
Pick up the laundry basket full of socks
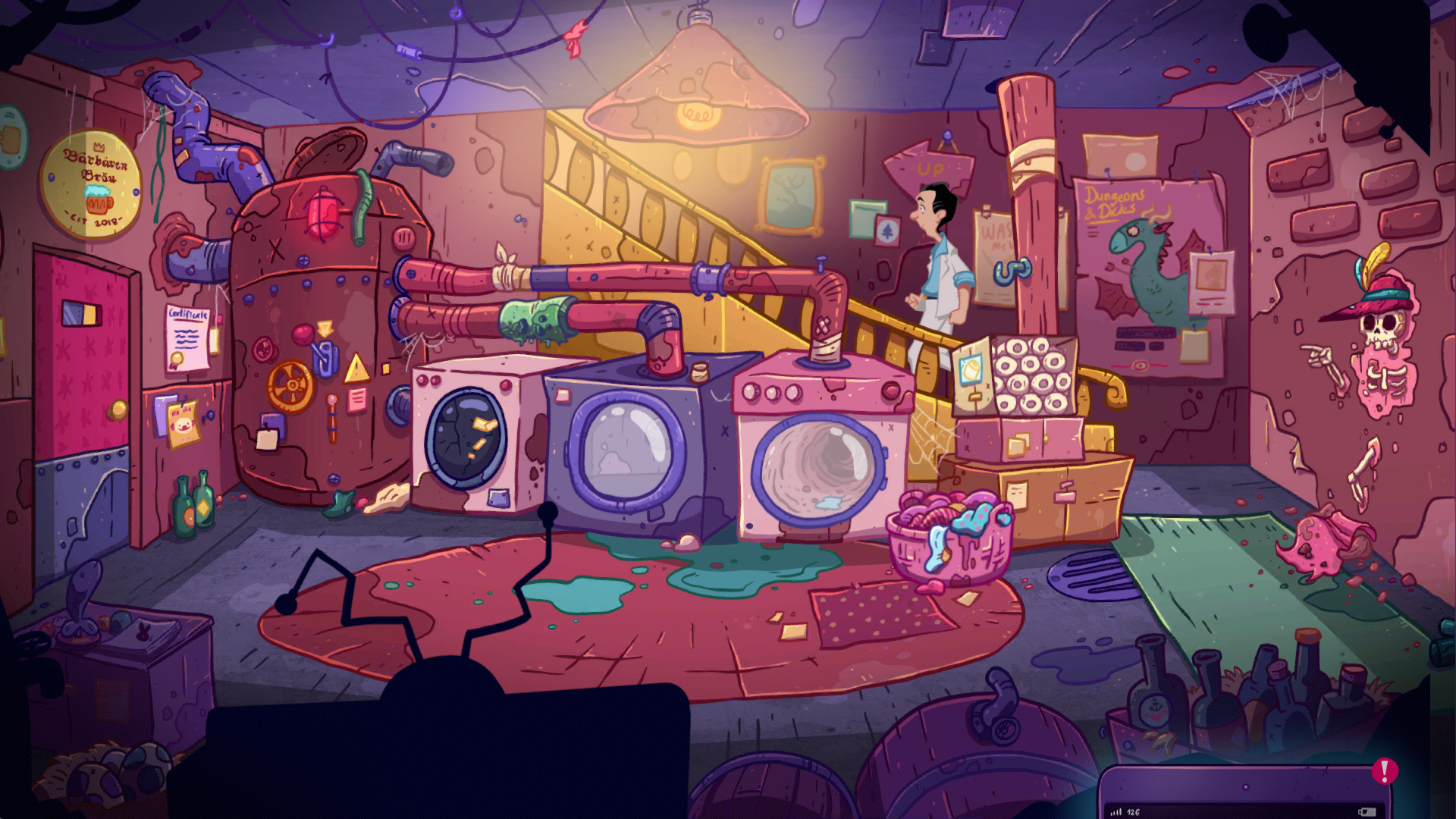coord(950,538)
